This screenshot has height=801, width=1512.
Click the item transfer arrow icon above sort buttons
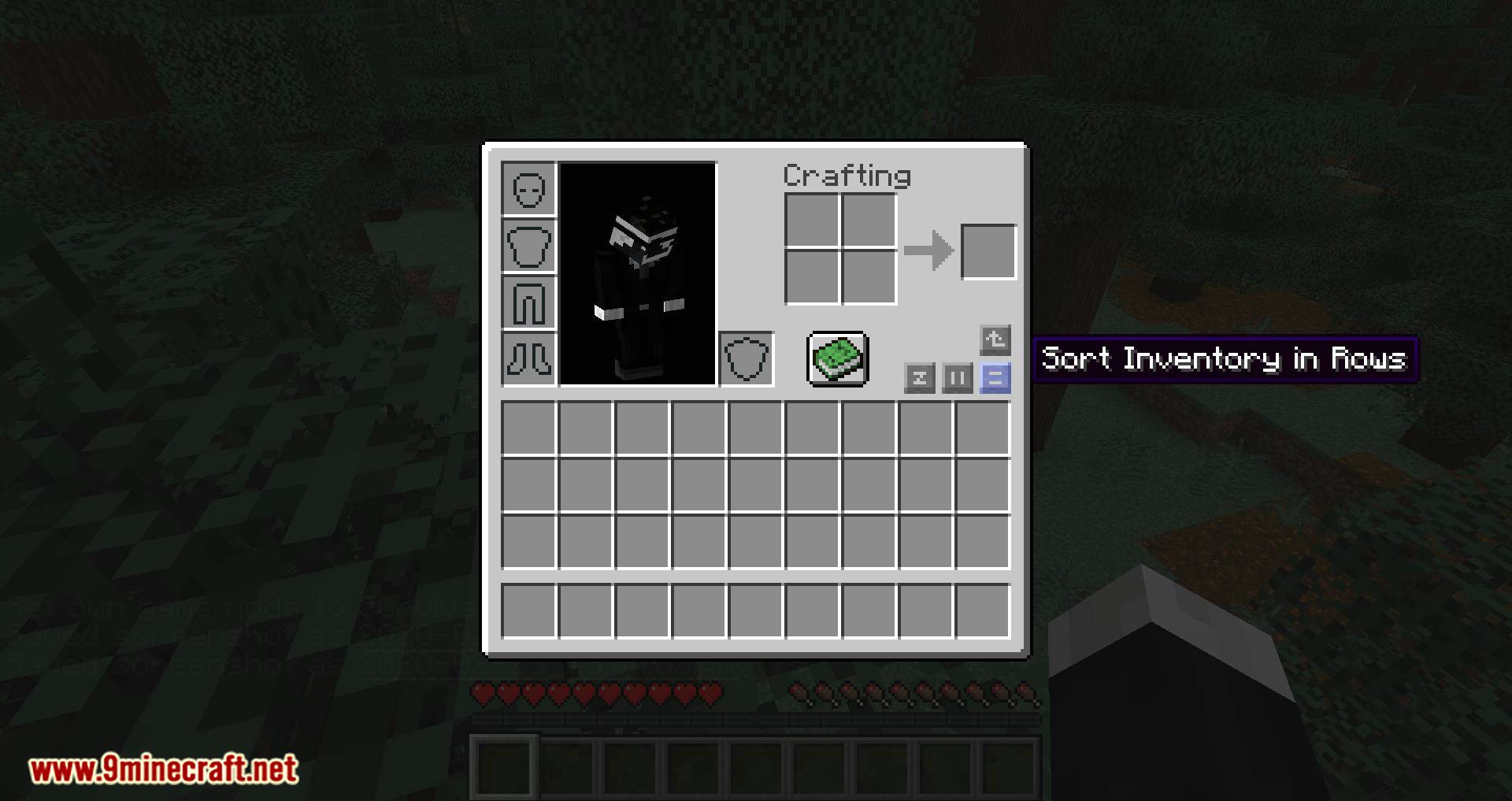click(x=995, y=339)
